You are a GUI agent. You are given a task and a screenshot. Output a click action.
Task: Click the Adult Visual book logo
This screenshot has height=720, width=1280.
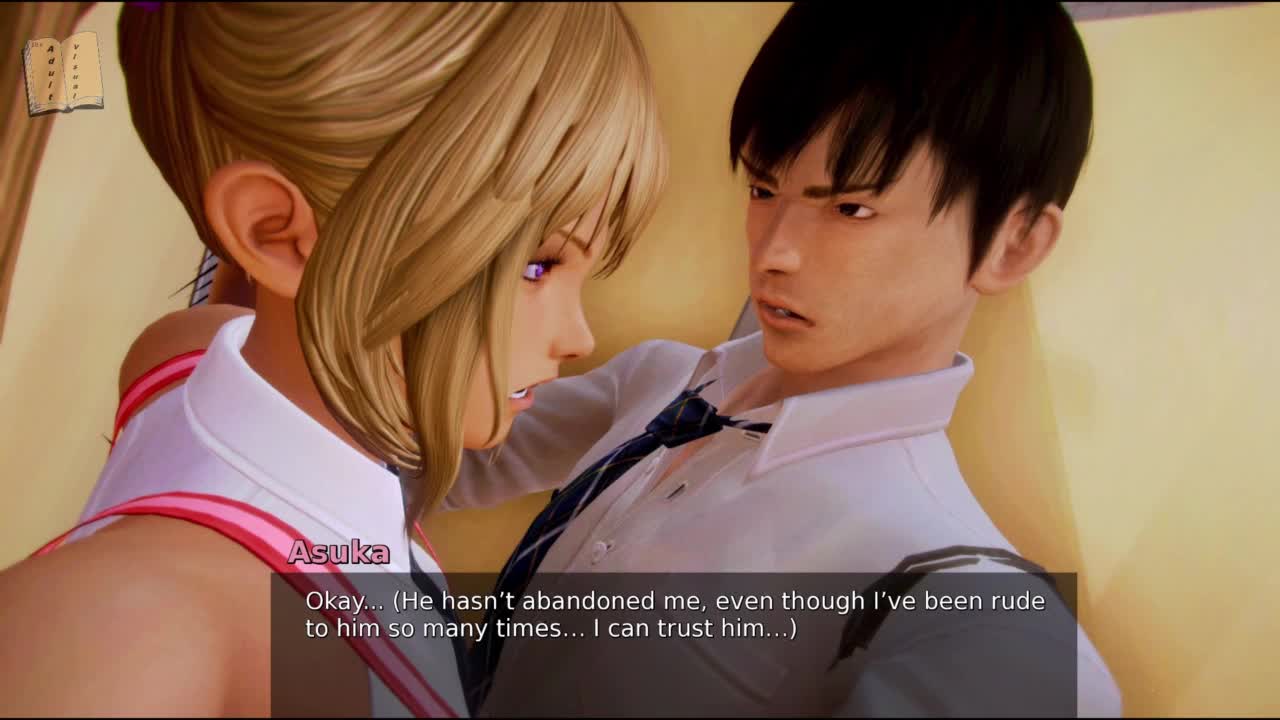[x=63, y=73]
